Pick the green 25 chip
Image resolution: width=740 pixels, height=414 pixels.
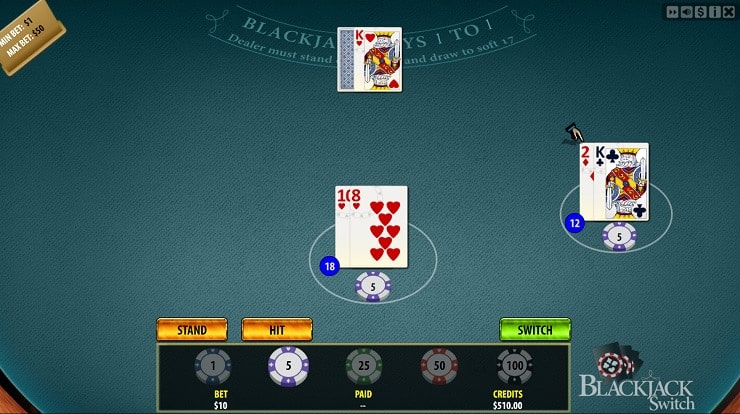point(364,366)
